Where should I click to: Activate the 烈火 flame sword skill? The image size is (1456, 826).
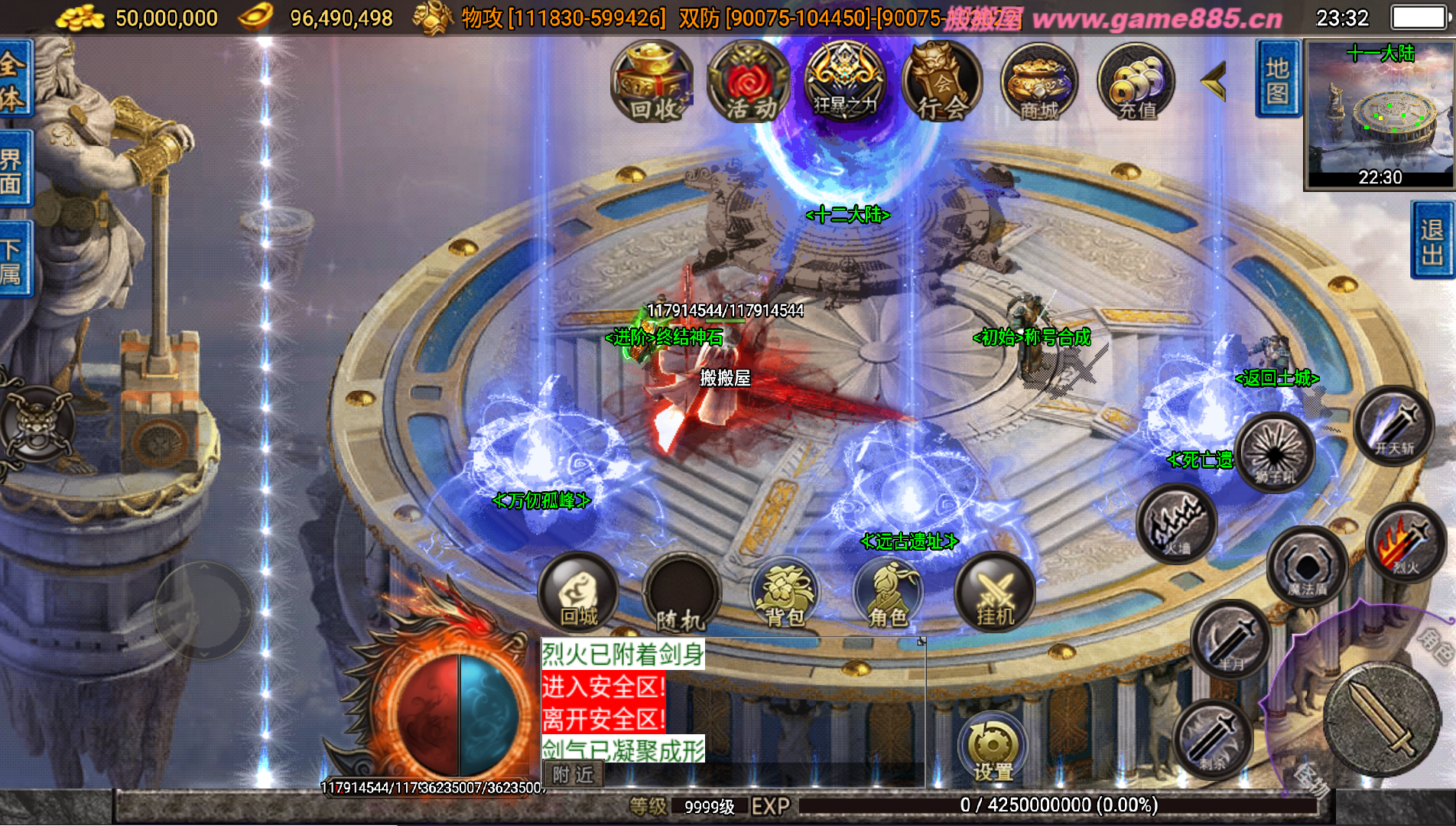pyautogui.click(x=1406, y=543)
